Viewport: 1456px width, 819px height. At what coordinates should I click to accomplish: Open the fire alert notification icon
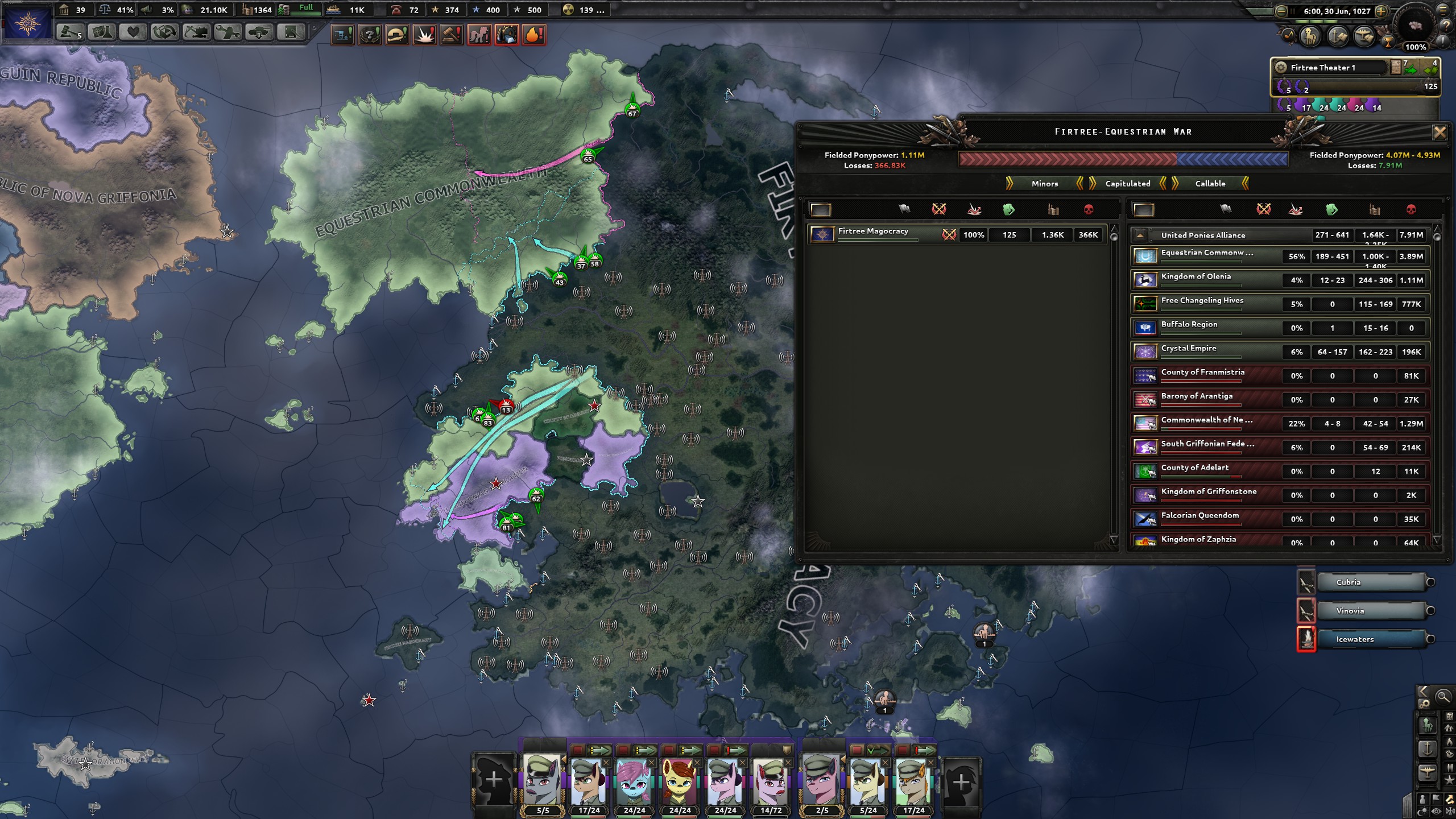click(x=533, y=35)
